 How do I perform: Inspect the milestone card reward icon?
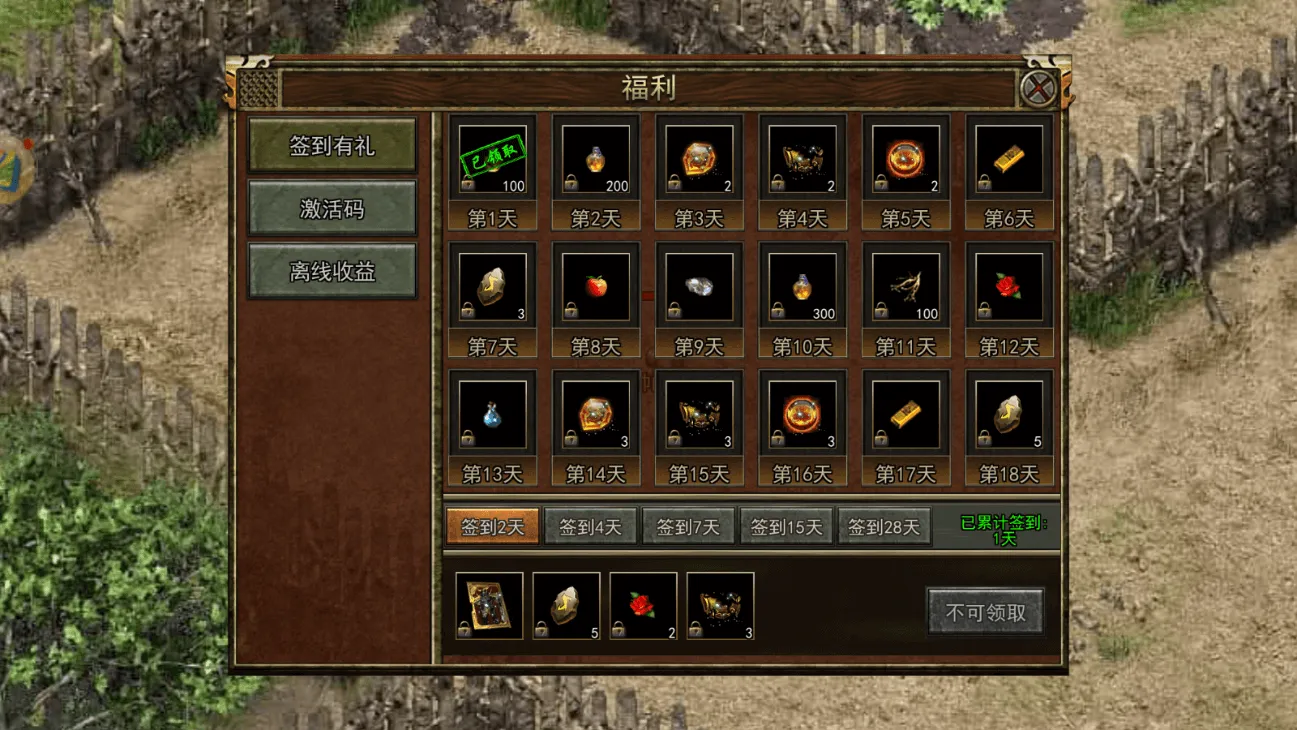[x=489, y=605]
